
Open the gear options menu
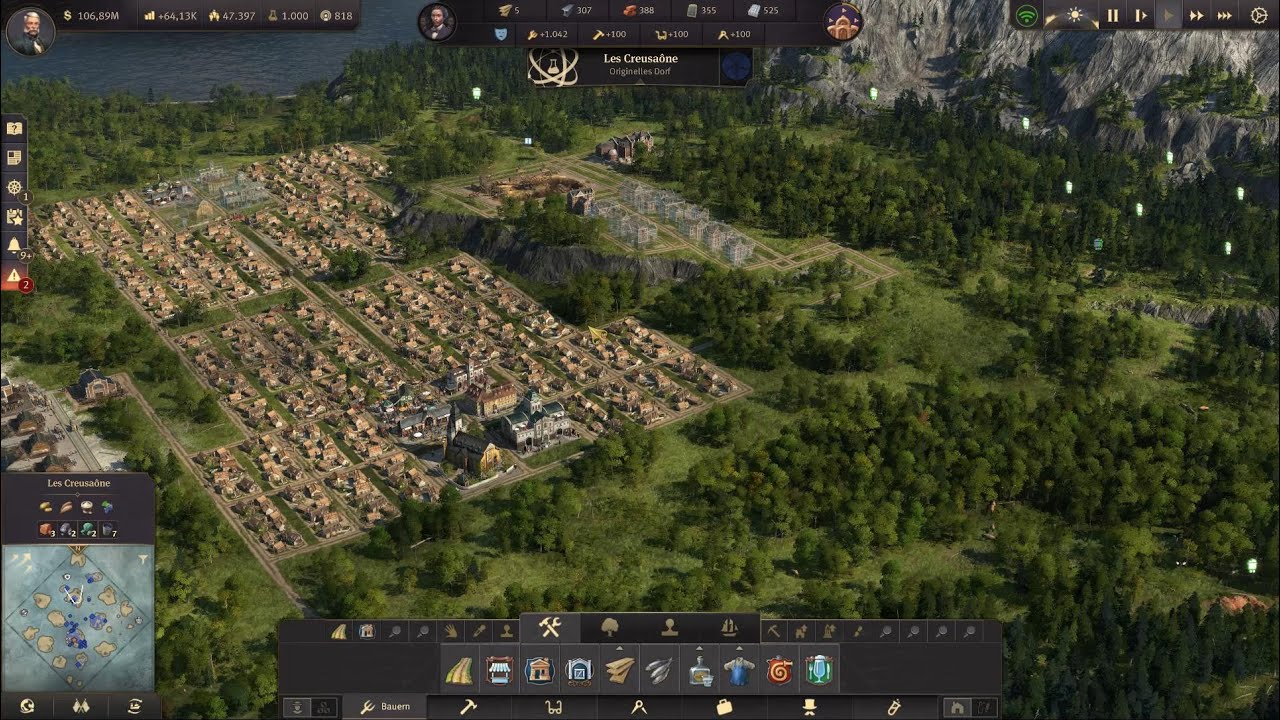(x=1259, y=16)
